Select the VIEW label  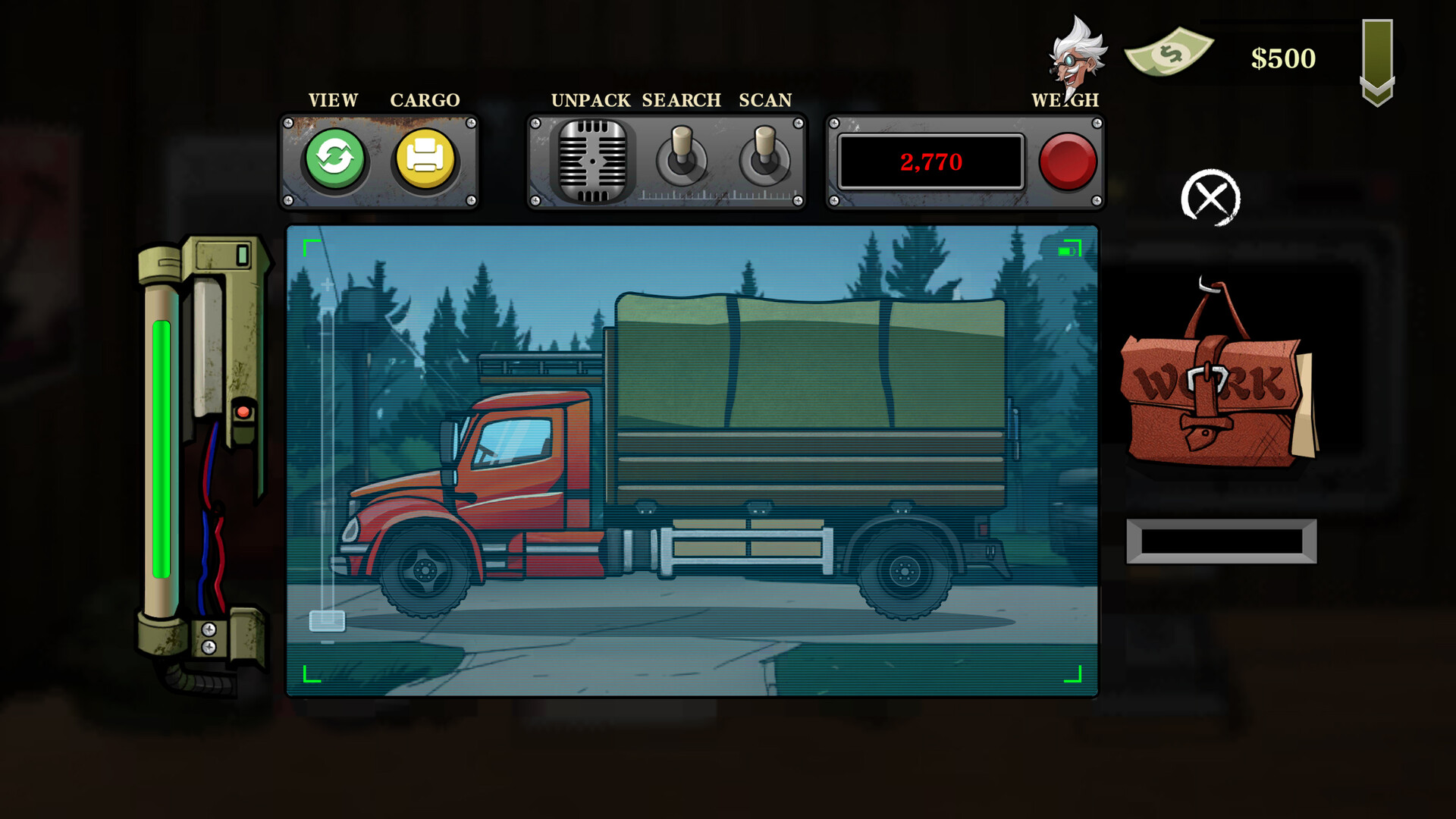(332, 99)
